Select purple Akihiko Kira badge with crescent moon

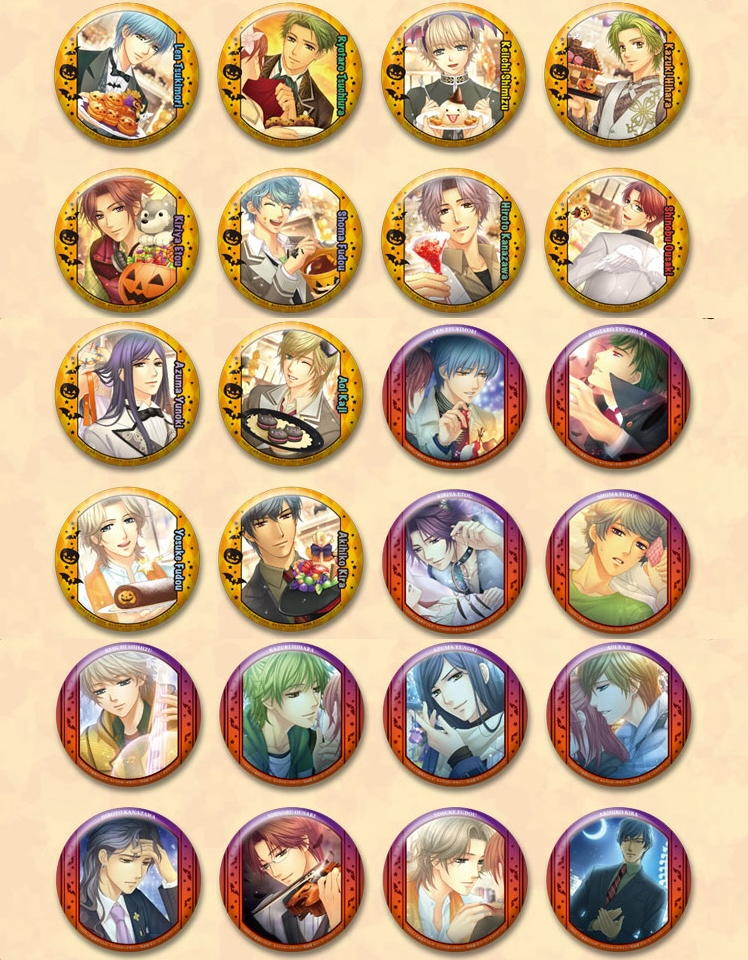pyautogui.click(x=617, y=880)
